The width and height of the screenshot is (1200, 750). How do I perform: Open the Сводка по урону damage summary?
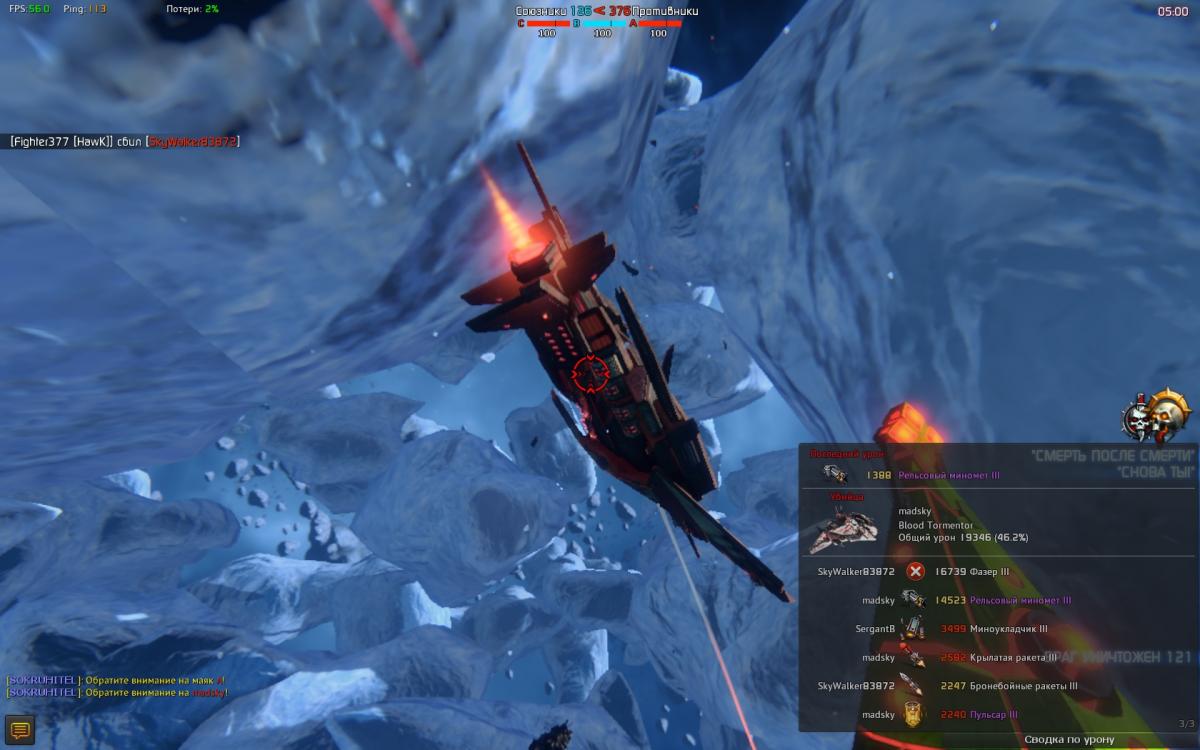pos(1069,739)
